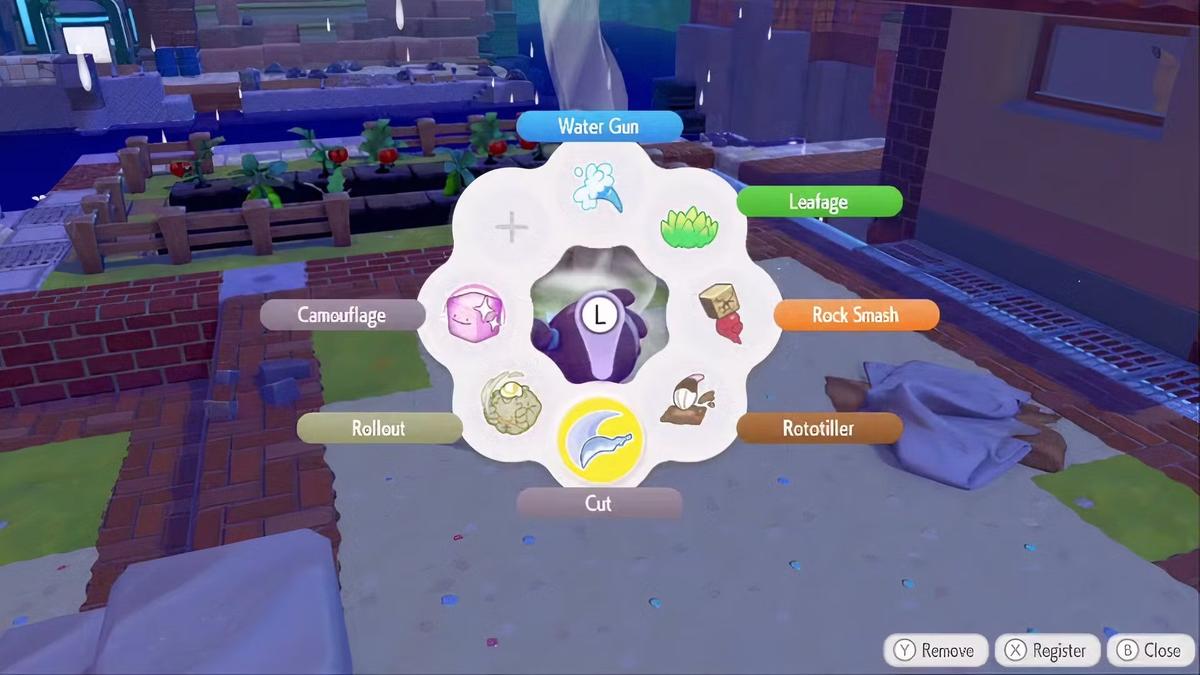This screenshot has height=675, width=1200.
Task: Select the Rototiller label
Action: (x=819, y=429)
